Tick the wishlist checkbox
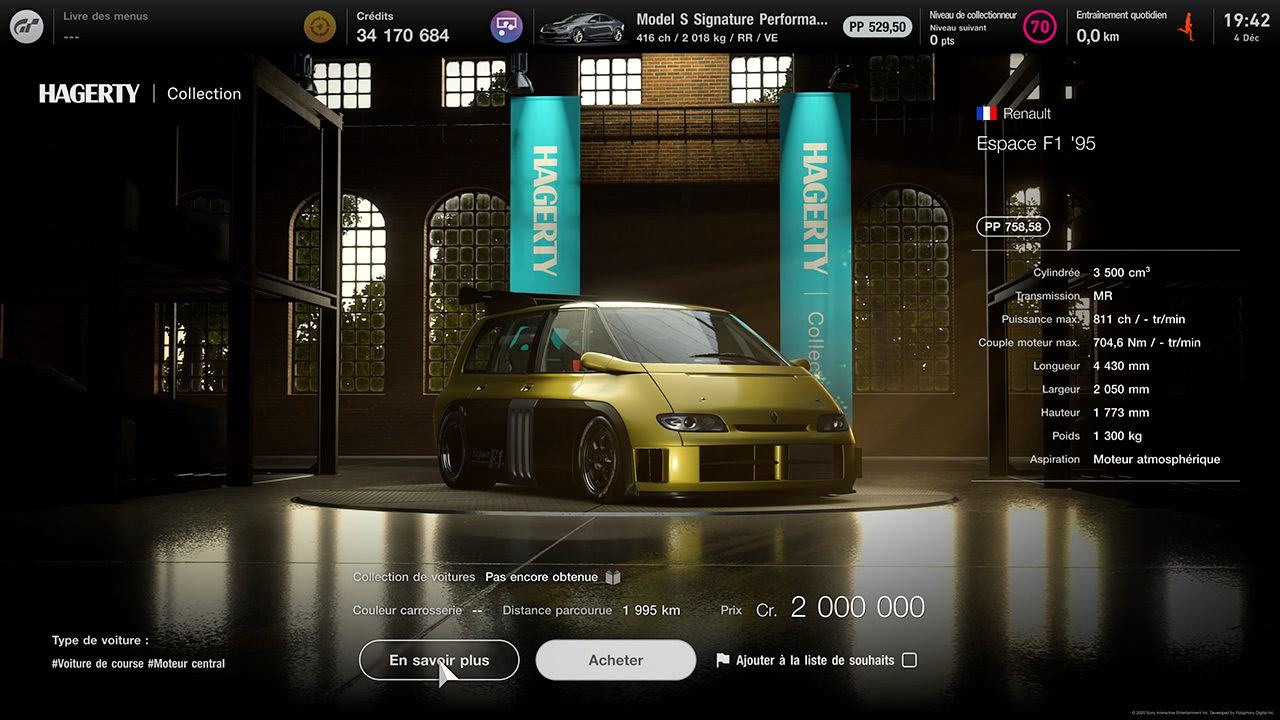The image size is (1280, 720). coord(909,660)
